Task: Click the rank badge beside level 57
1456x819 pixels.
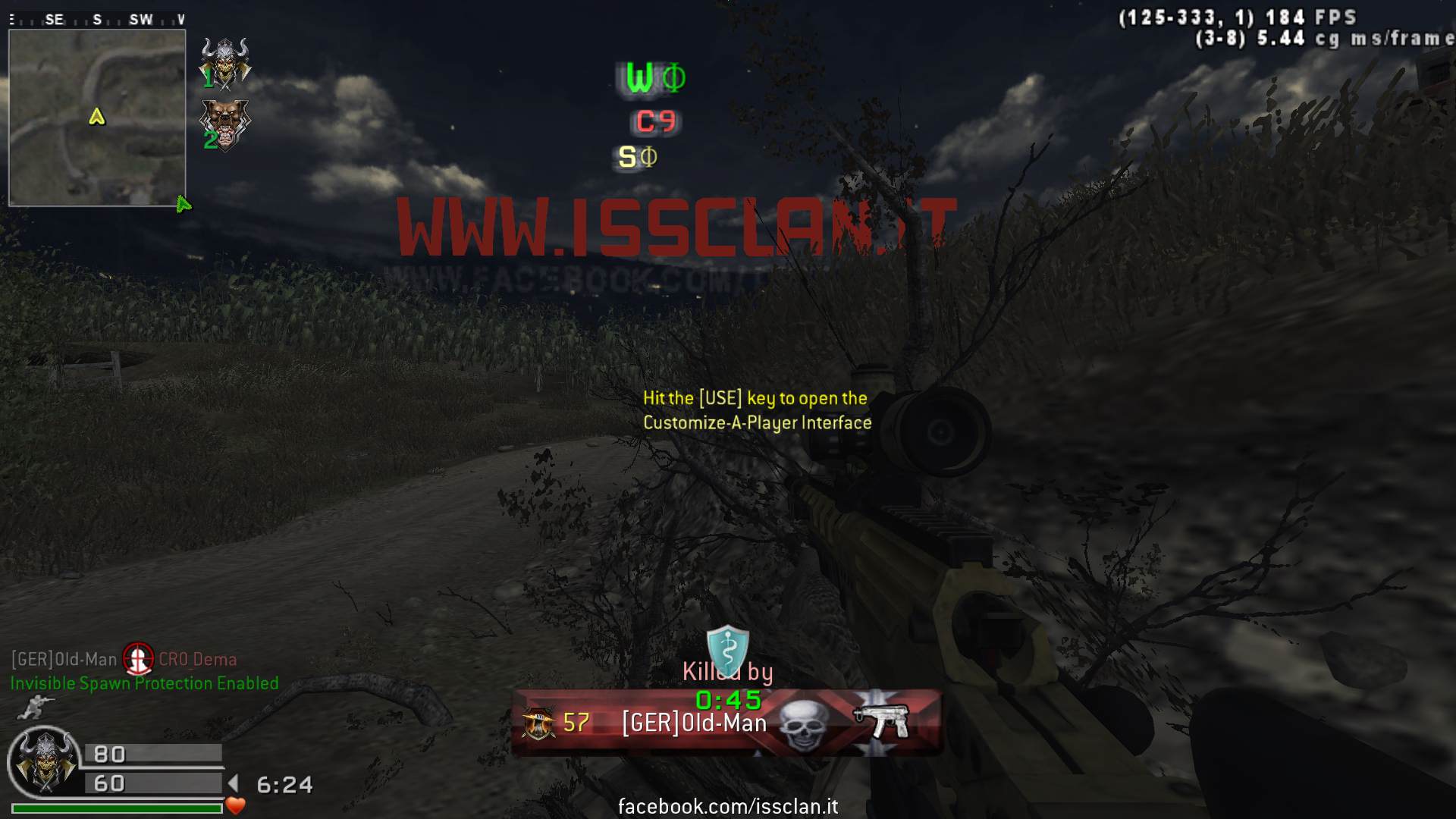Action: point(538,723)
